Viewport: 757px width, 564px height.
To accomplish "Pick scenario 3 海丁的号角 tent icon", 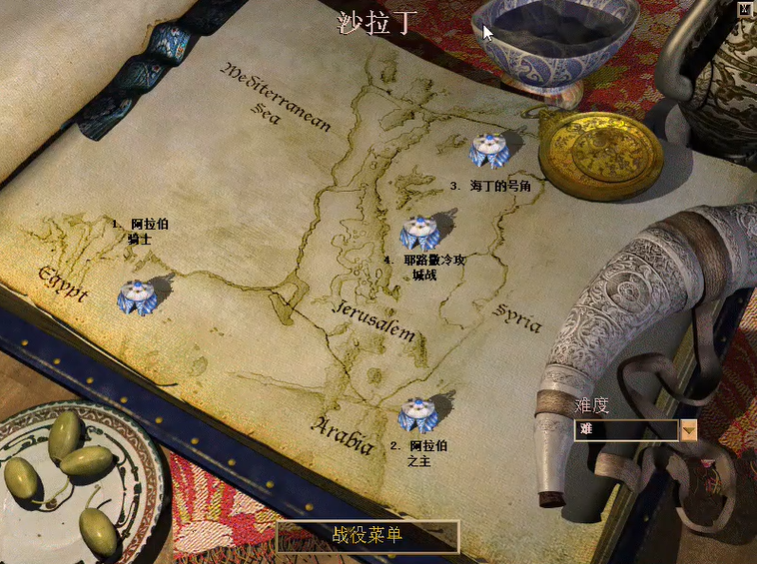I will point(489,150).
